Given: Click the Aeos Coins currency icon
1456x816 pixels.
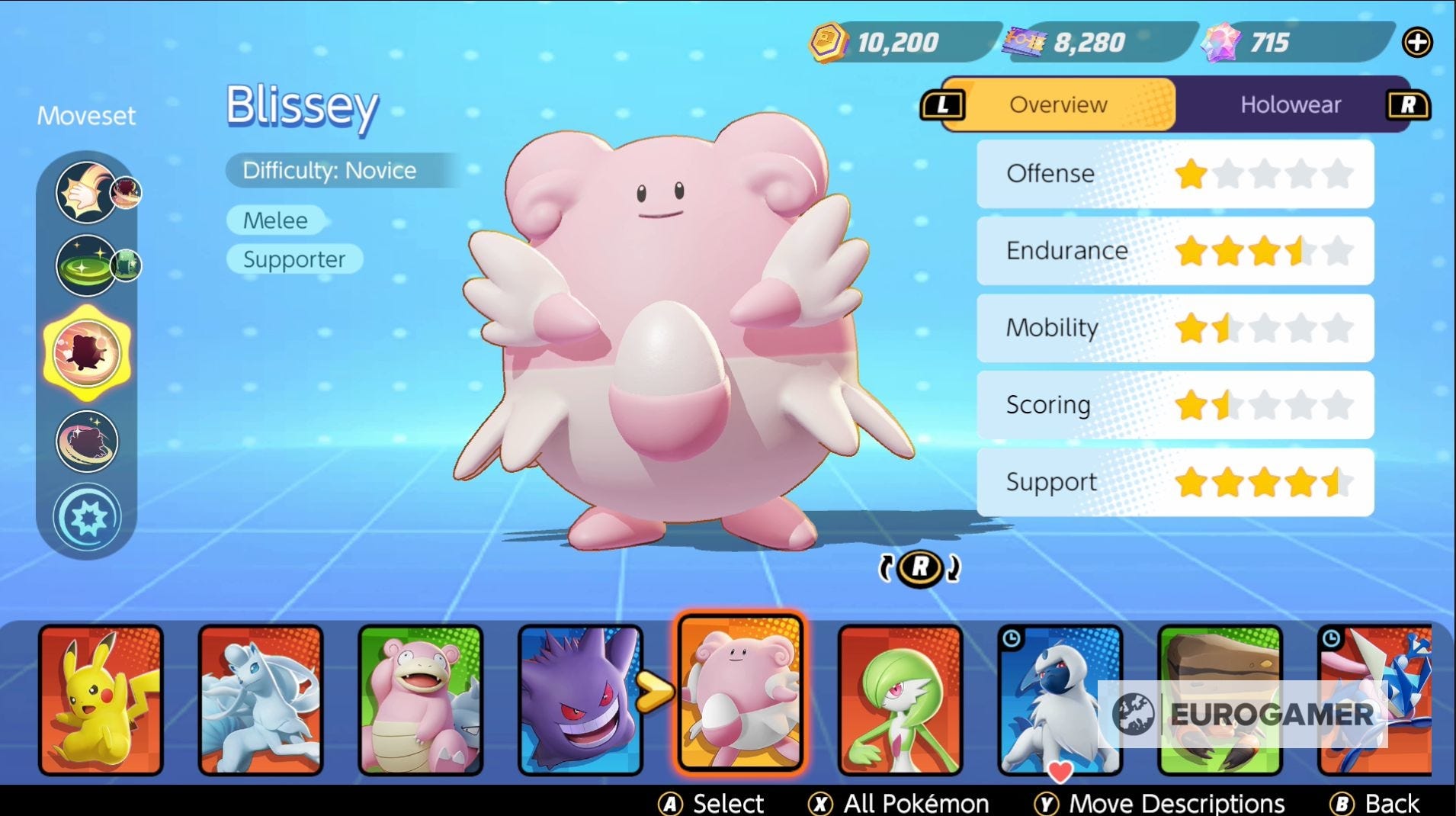Looking at the screenshot, I should [x=831, y=42].
